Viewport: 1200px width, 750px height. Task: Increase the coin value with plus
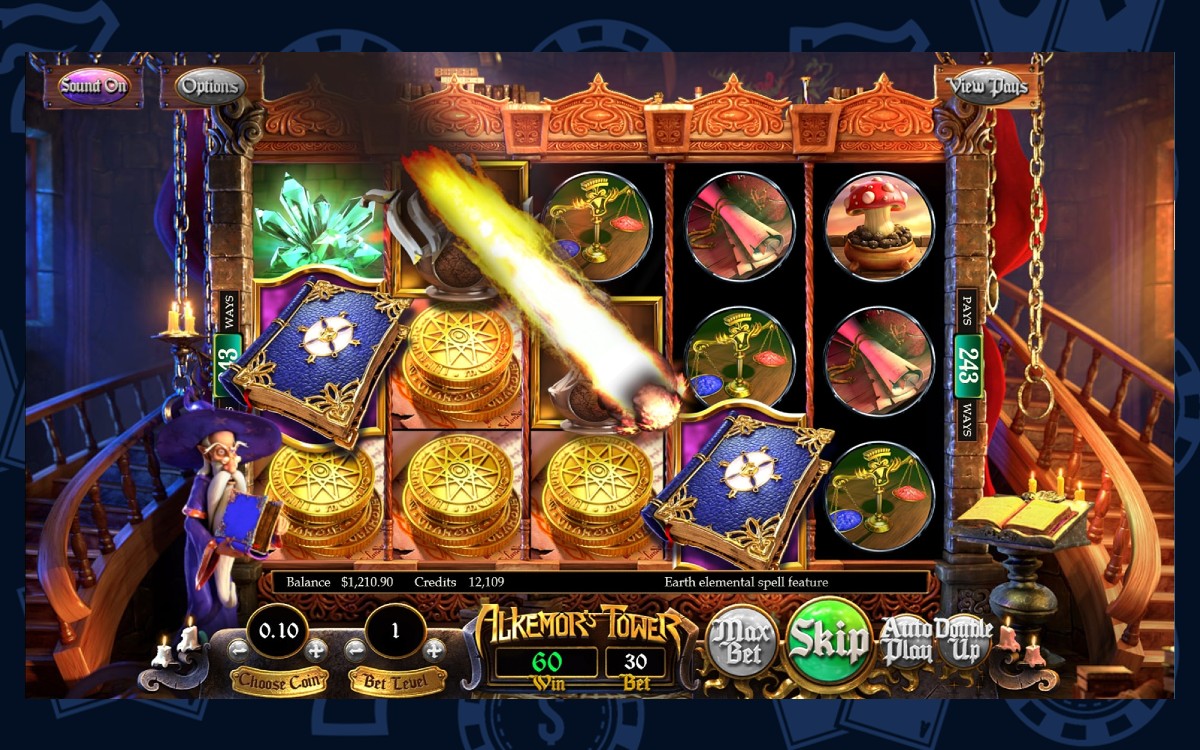(x=316, y=648)
